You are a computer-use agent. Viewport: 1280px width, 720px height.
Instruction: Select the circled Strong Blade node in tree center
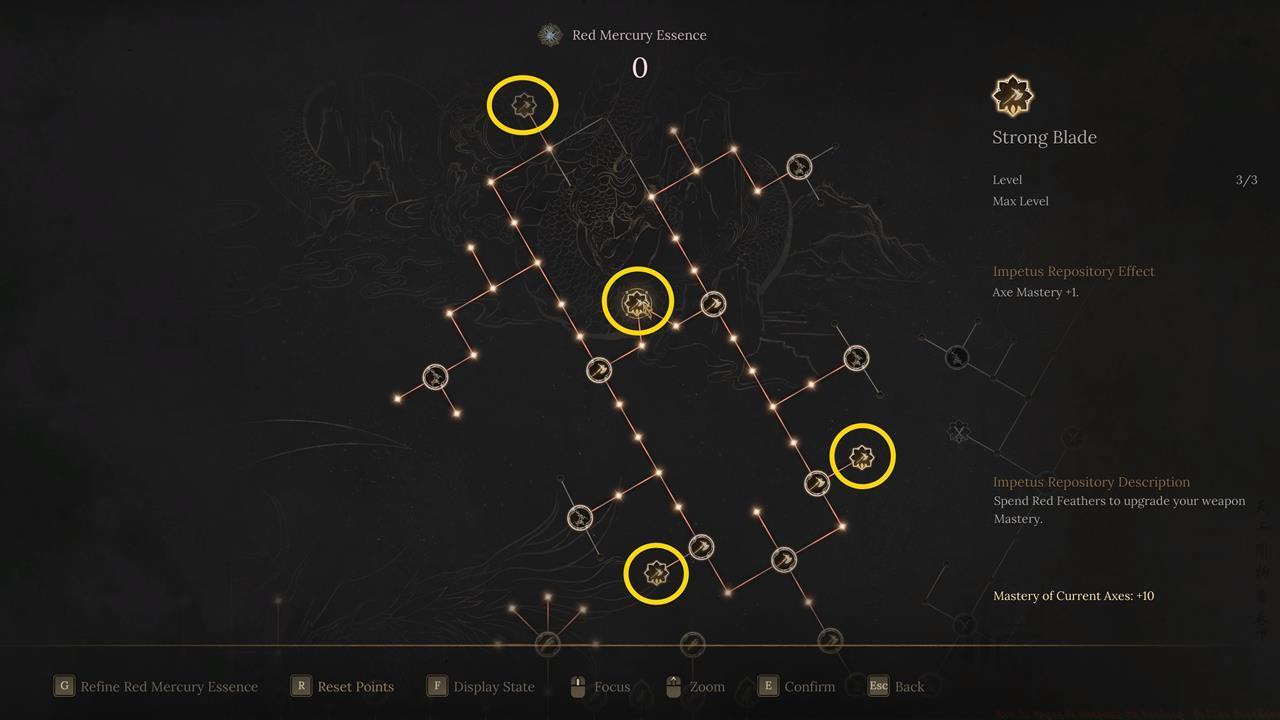coord(638,300)
